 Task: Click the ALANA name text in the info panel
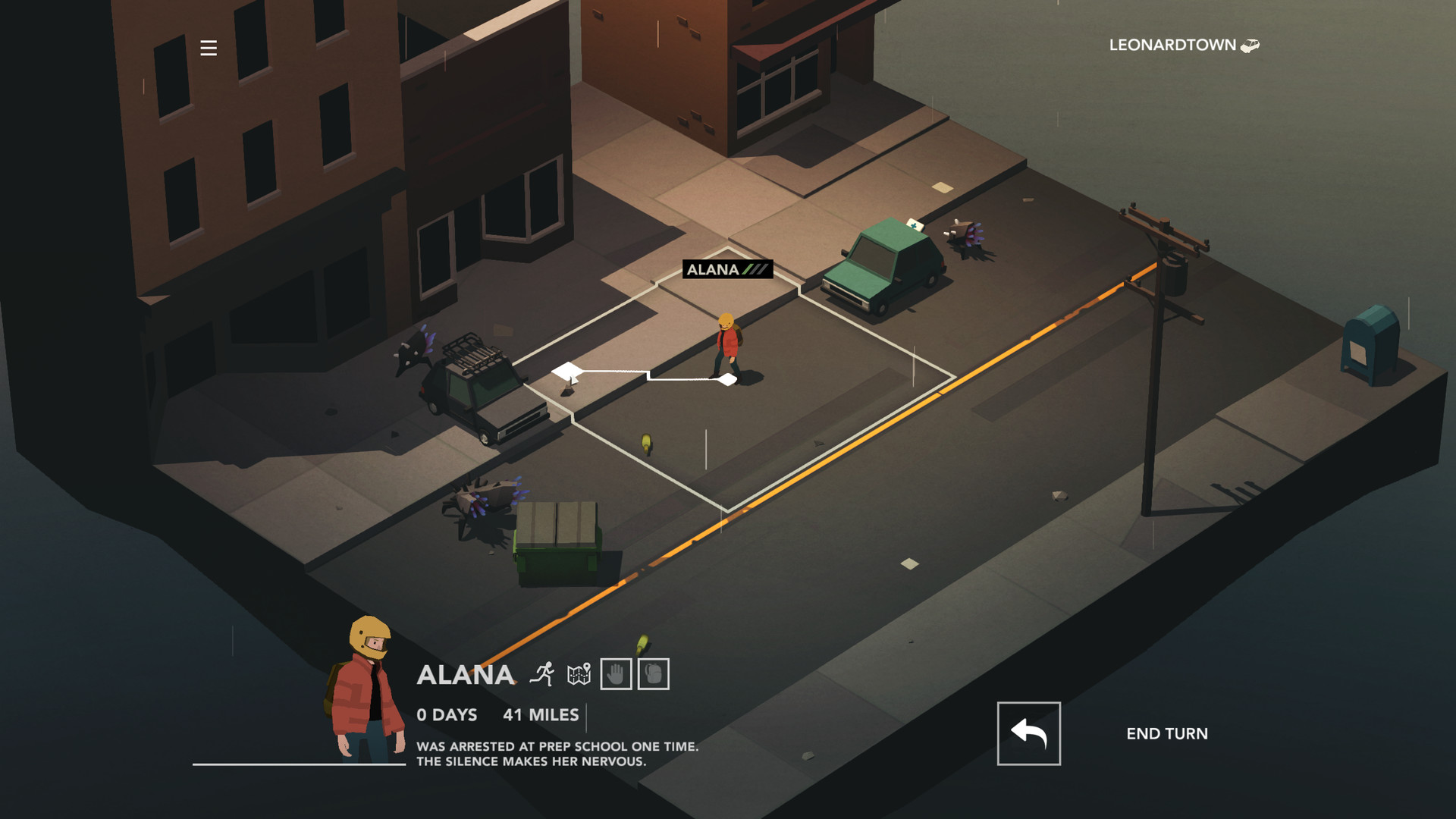click(466, 675)
